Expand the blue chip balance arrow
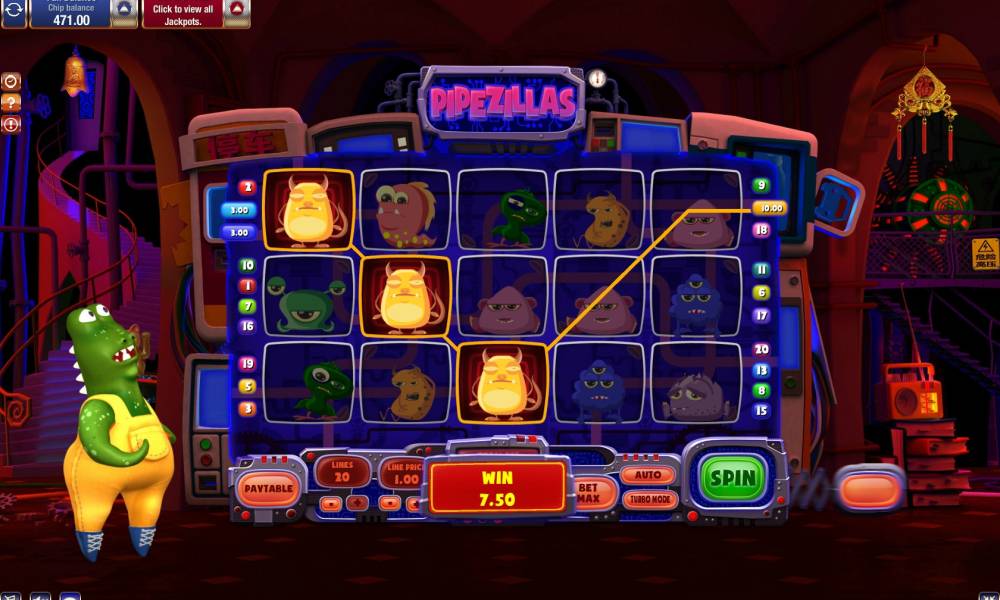Image resolution: width=1000 pixels, height=600 pixels. [123, 9]
